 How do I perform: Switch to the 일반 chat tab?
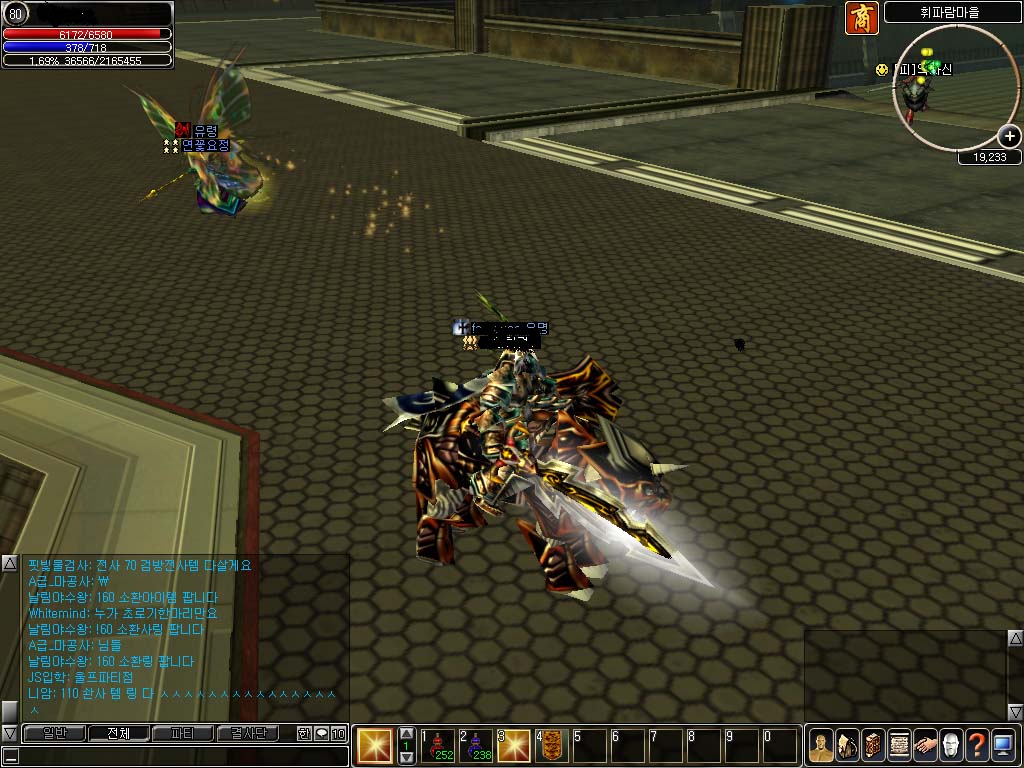[x=54, y=733]
